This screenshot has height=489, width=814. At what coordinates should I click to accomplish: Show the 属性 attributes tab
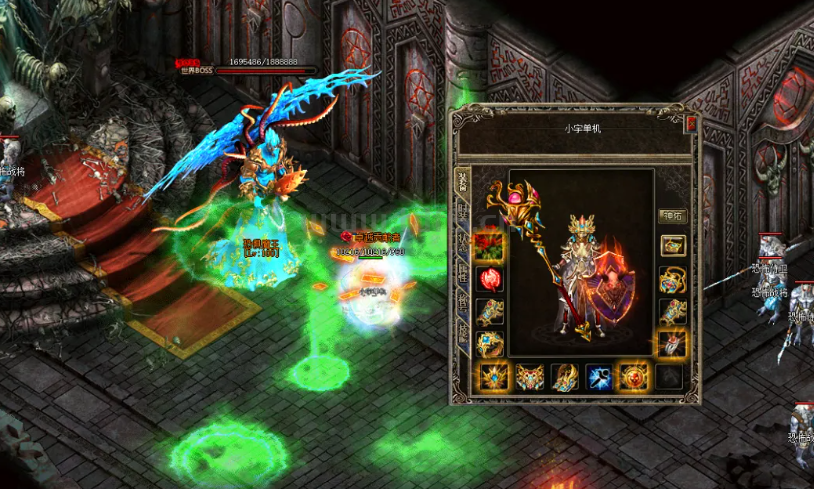[x=462, y=271]
